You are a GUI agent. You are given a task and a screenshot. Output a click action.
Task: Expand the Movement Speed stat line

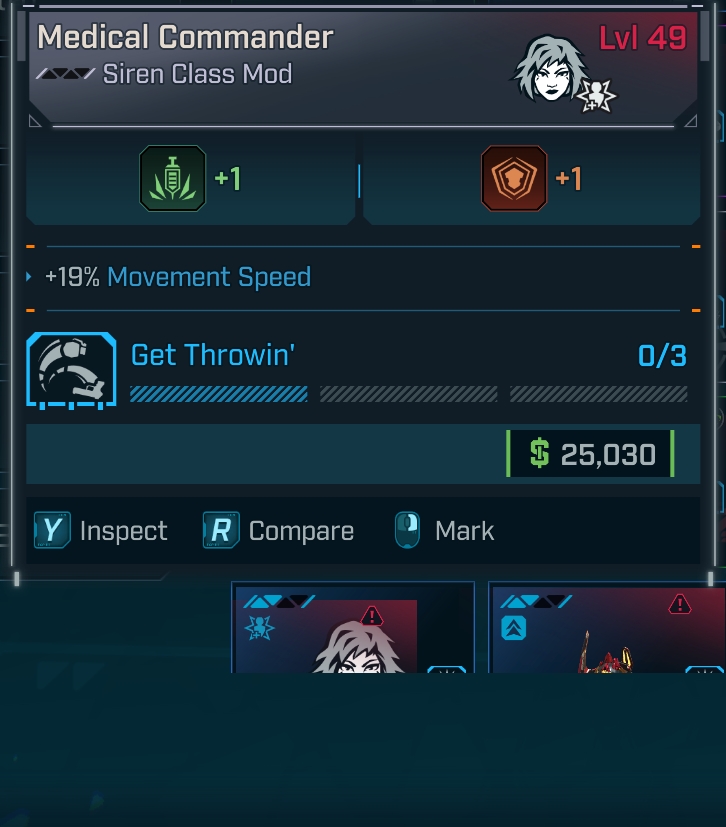click(30, 277)
